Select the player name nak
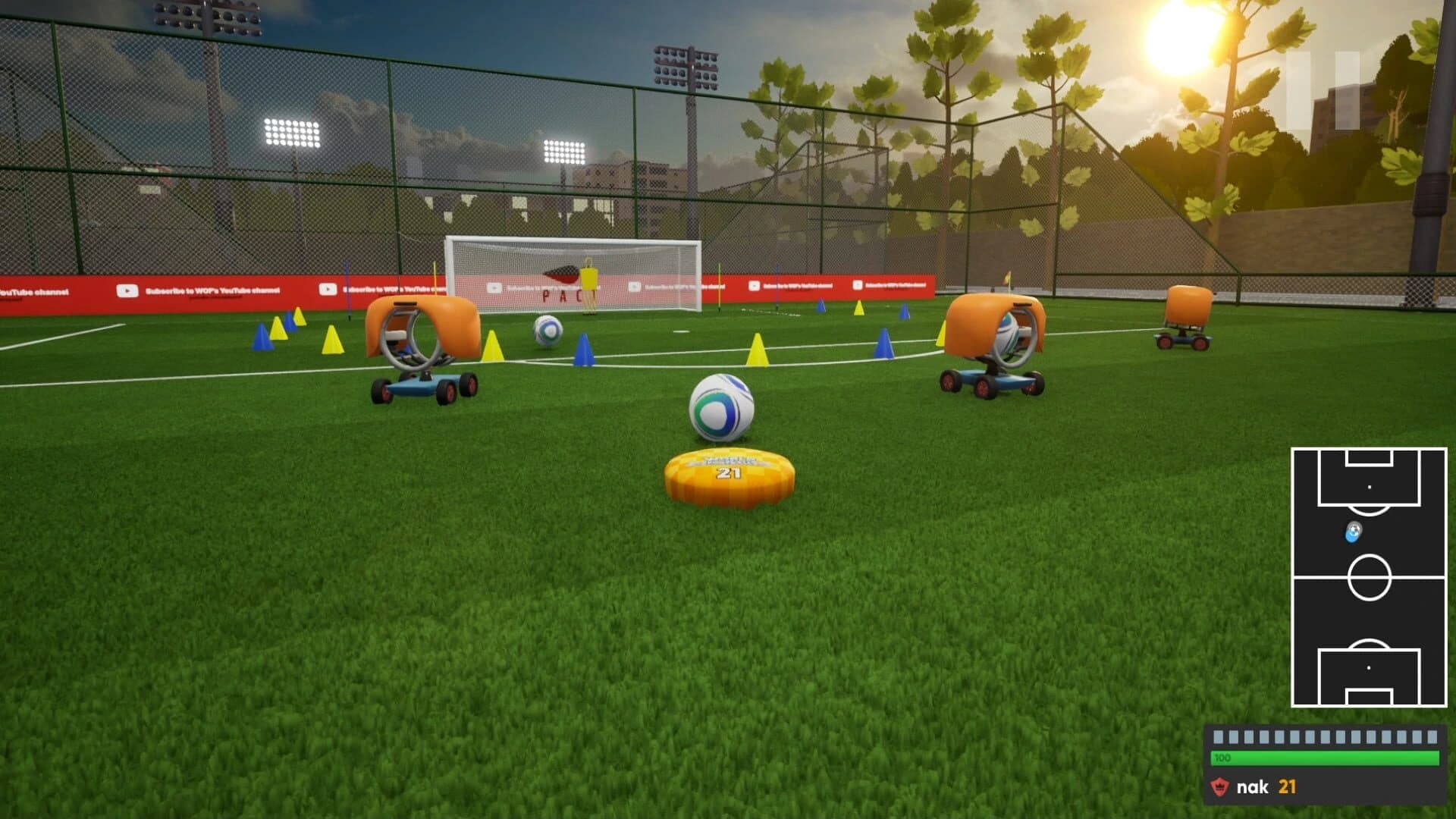This screenshot has width=1456, height=819. tap(1253, 786)
